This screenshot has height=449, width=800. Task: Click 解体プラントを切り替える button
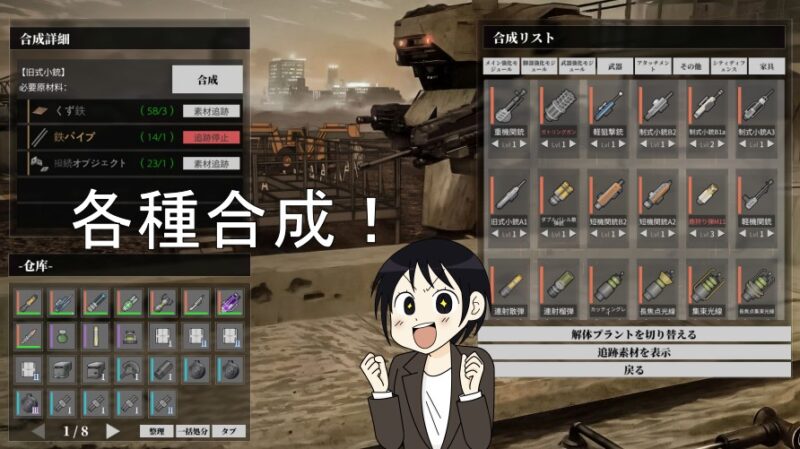pyautogui.click(x=634, y=334)
